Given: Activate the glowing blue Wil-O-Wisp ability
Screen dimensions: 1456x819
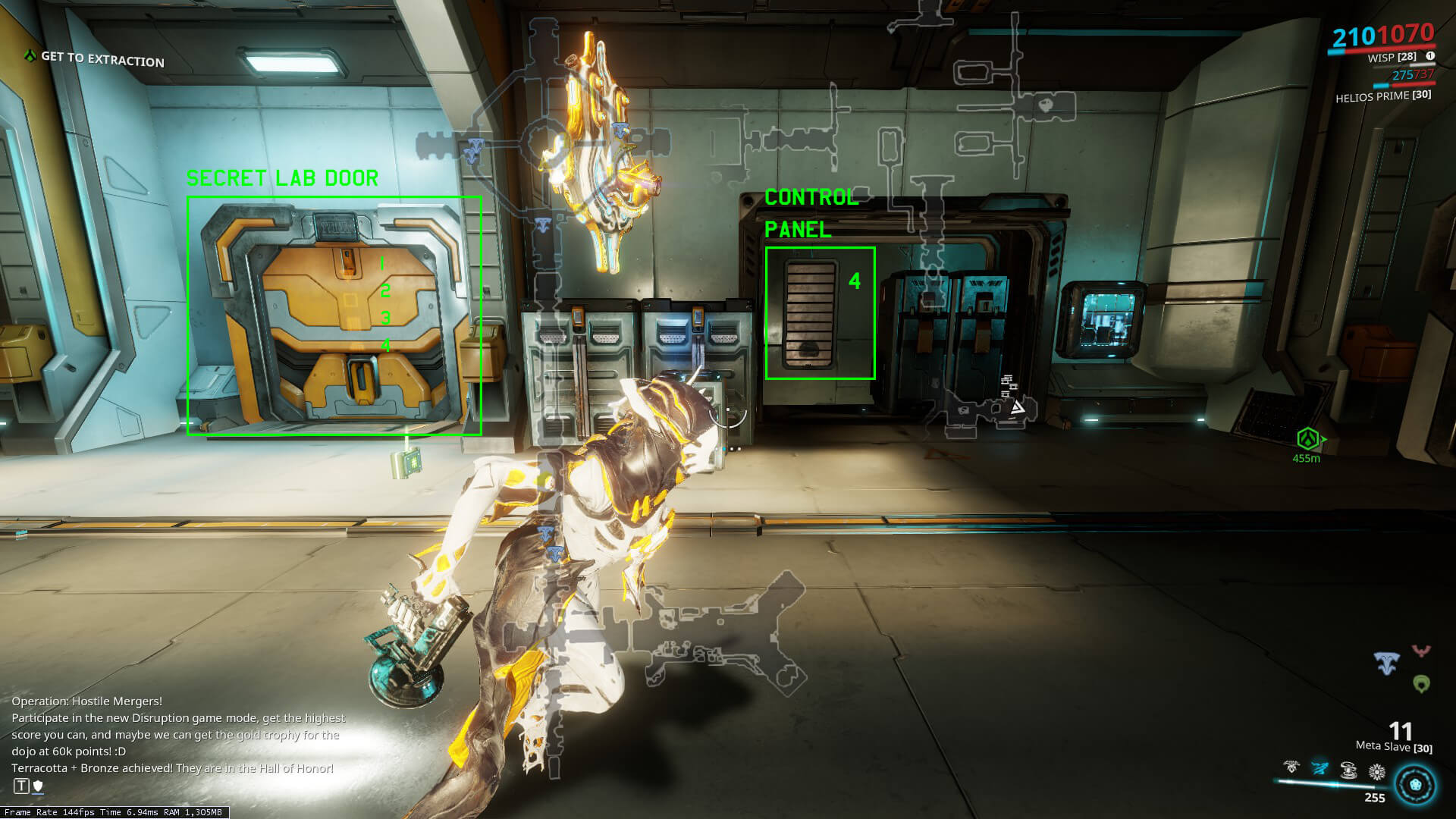Looking at the screenshot, I should coord(1320,769).
